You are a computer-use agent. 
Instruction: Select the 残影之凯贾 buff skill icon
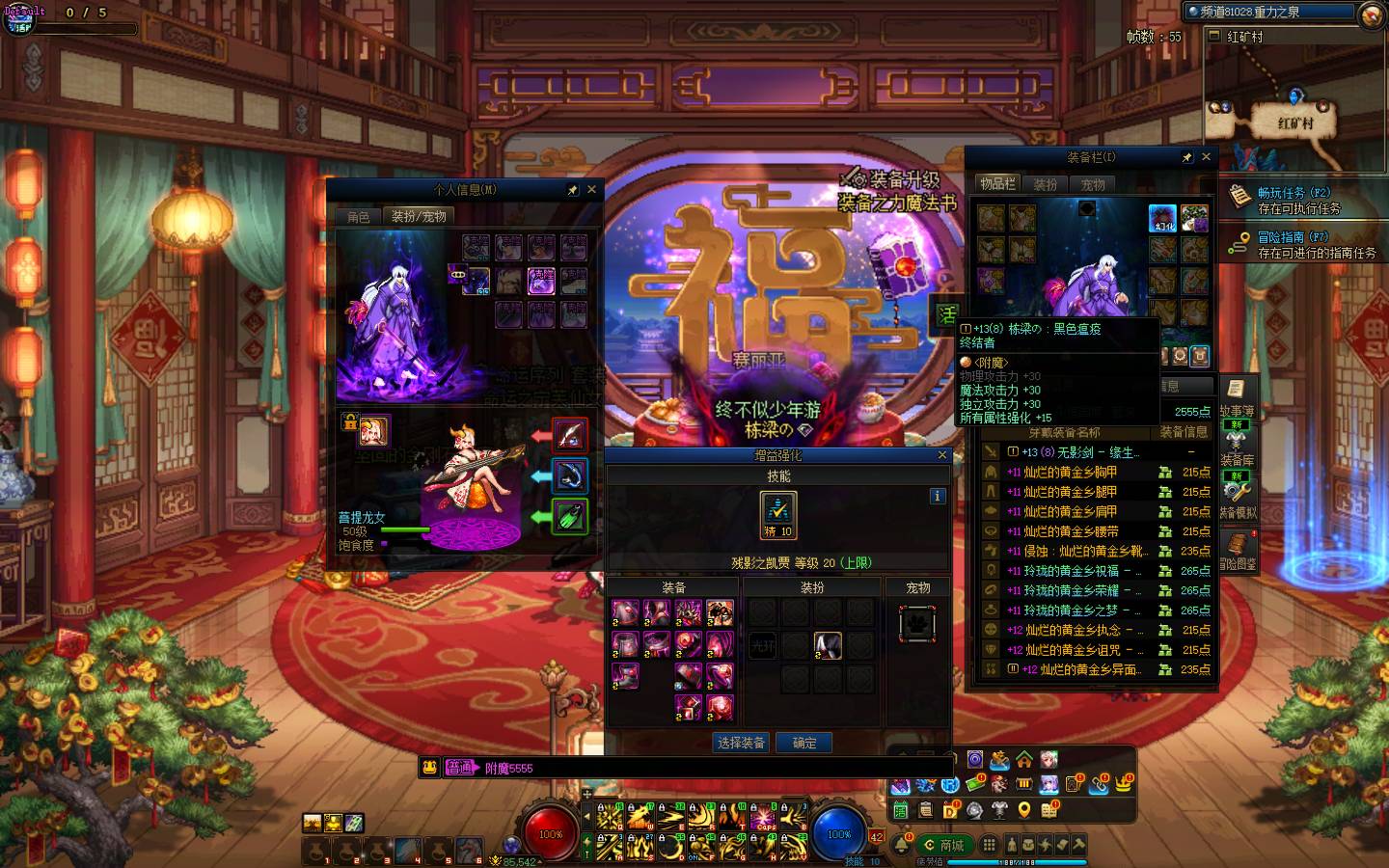tap(778, 514)
